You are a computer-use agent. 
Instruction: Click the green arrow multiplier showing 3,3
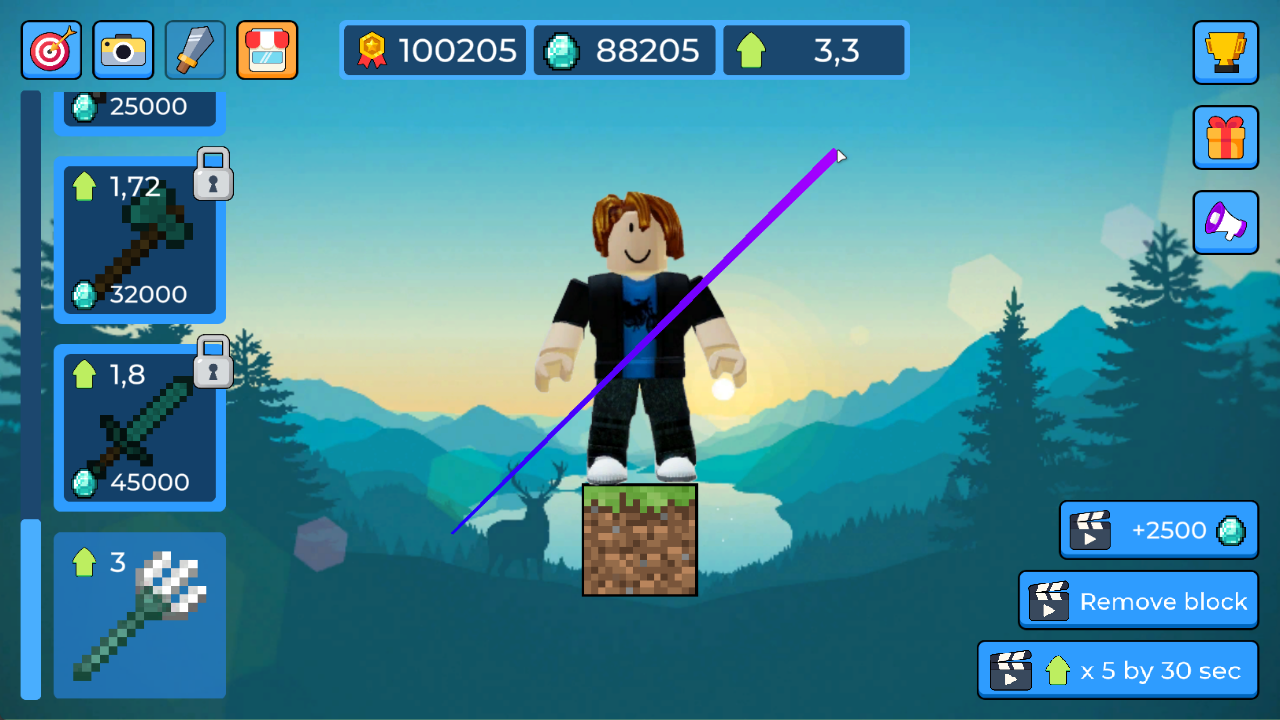(813, 50)
